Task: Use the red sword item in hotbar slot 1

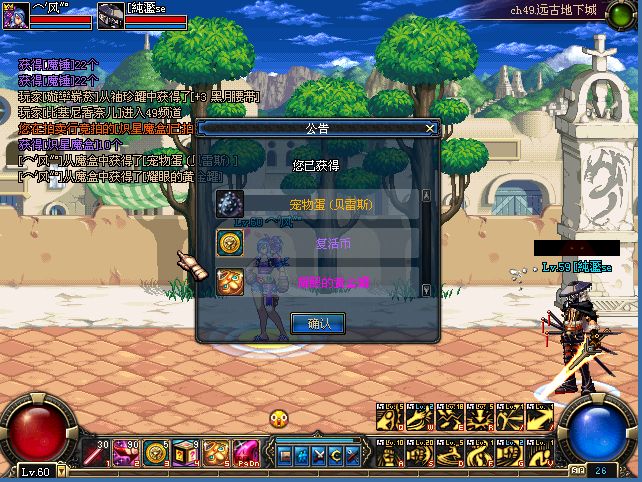Action: click(x=98, y=453)
